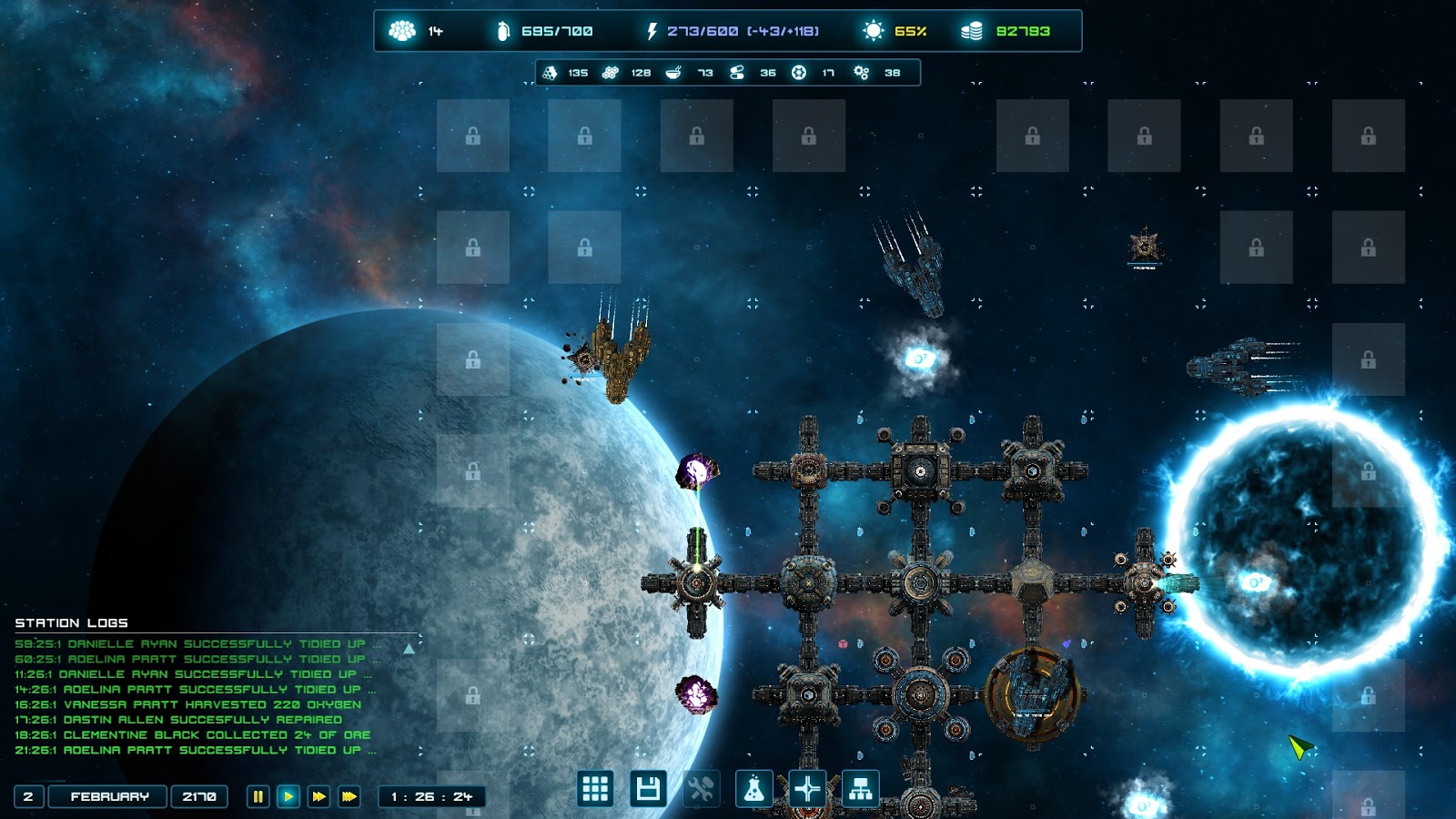The image size is (1456, 819).
Task: Open the wrench and hammer repair tools
Action: tap(701, 788)
